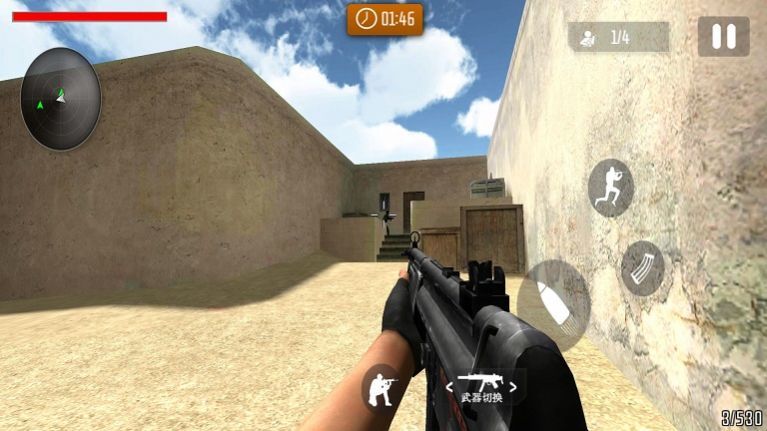Pause the game with the pause button
Image resolution: width=767 pixels, height=431 pixels.
723,37
